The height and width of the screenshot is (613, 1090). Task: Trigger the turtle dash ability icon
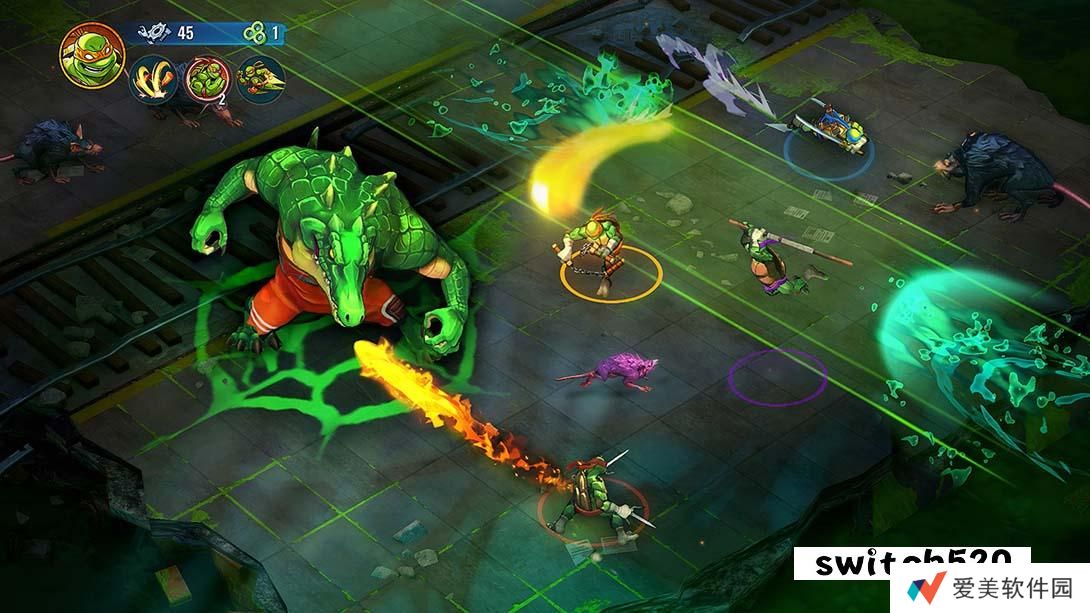(x=261, y=81)
